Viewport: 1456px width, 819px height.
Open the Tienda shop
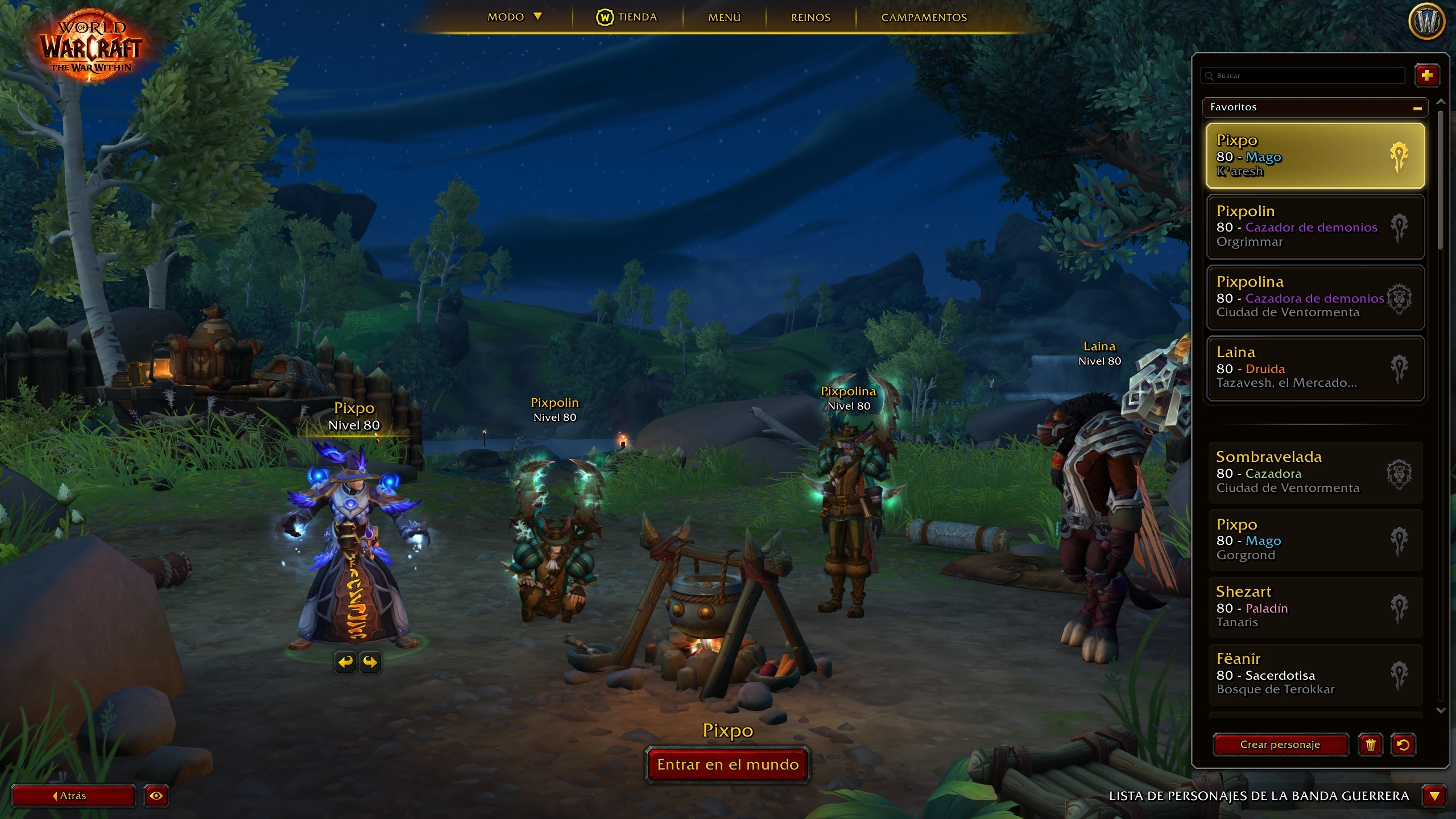point(627,17)
